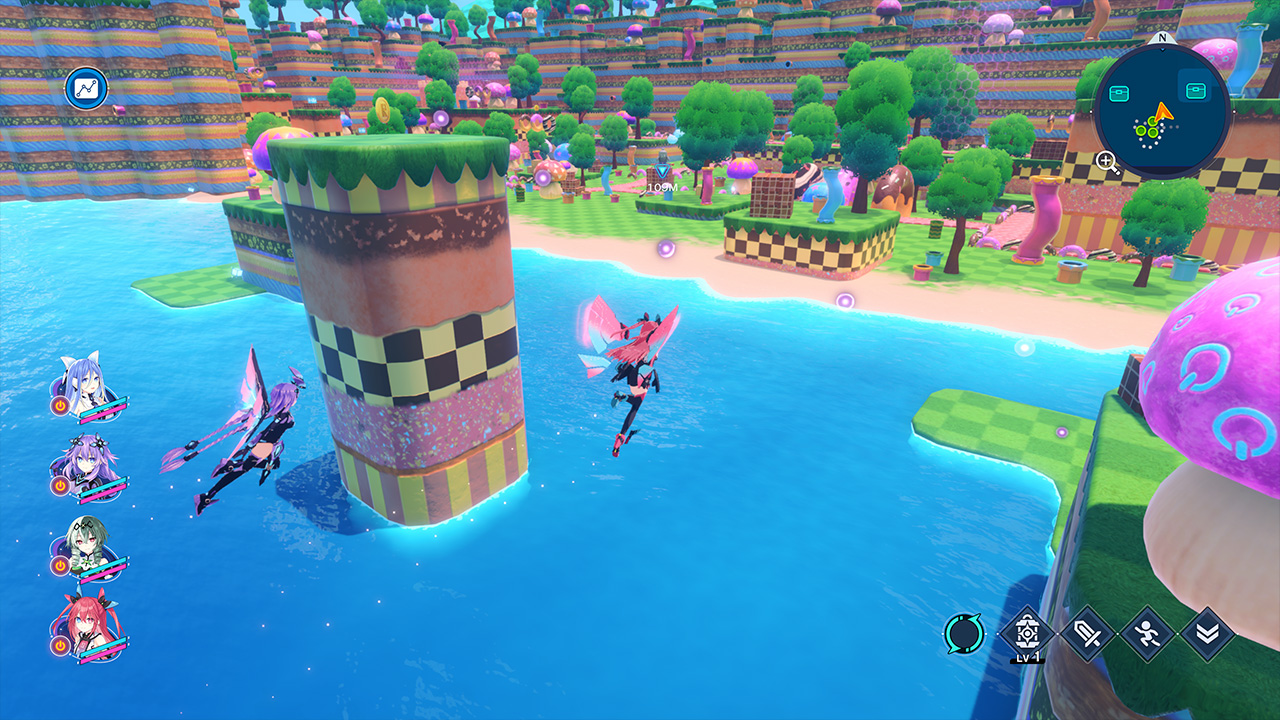Screen dimensions: 1280x720
Task: Activate the teal circular swap-arrows icon
Action: (964, 634)
